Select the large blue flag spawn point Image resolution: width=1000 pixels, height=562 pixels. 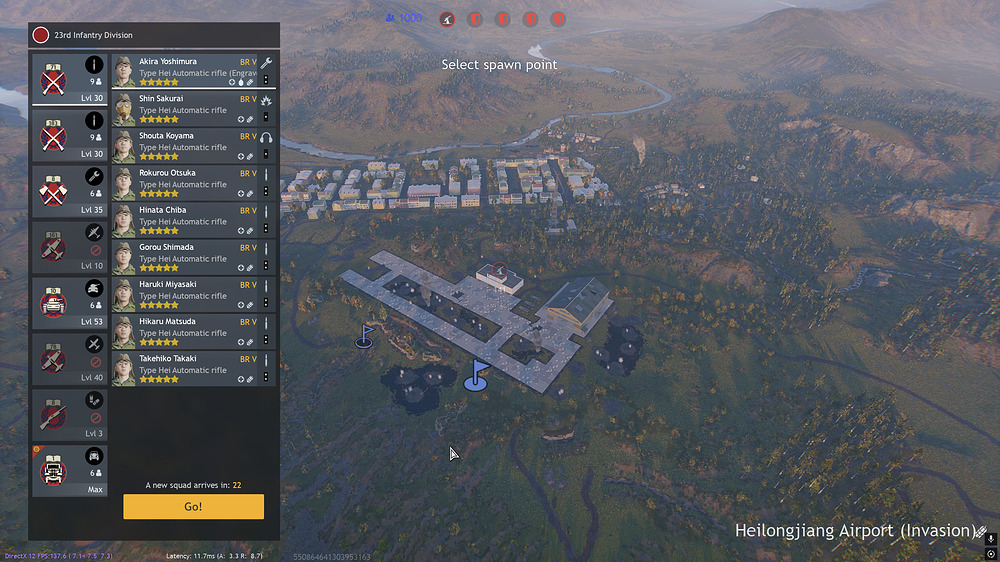coord(477,376)
